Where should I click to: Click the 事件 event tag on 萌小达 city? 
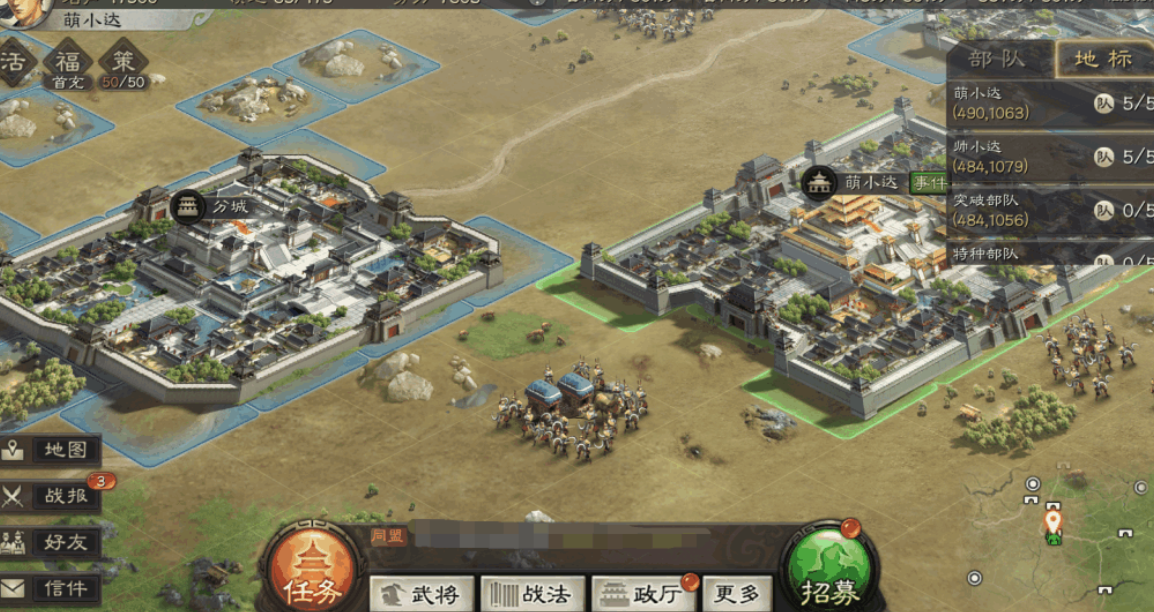pos(927,182)
